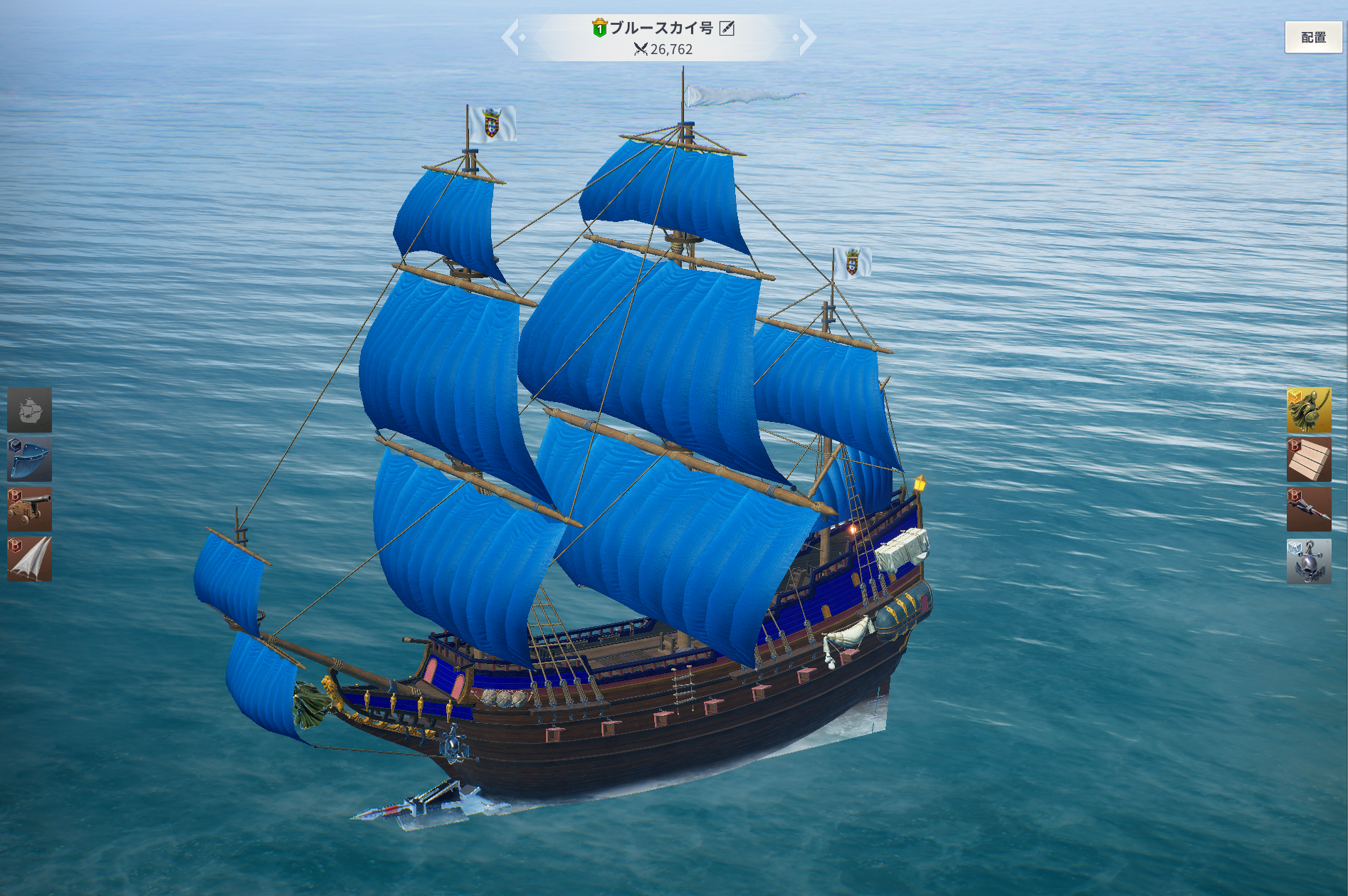1348x896 pixels.
Task: Choose the skull anchor equipment slot
Action: 1309,562
